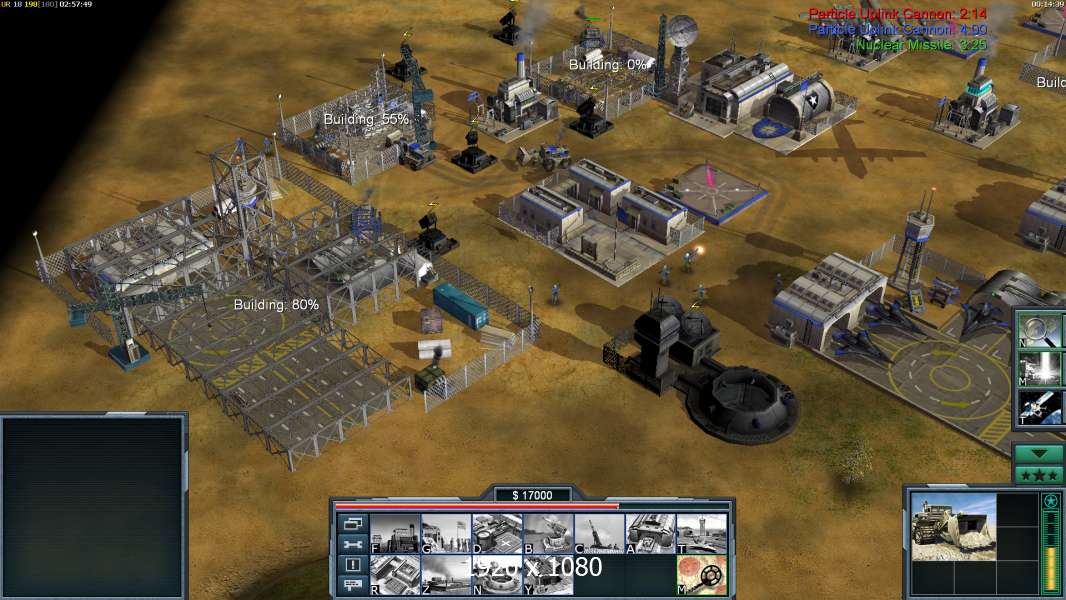The width and height of the screenshot is (1066, 600).
Task: Select the supply center build icon (D)
Action: [x=497, y=534]
